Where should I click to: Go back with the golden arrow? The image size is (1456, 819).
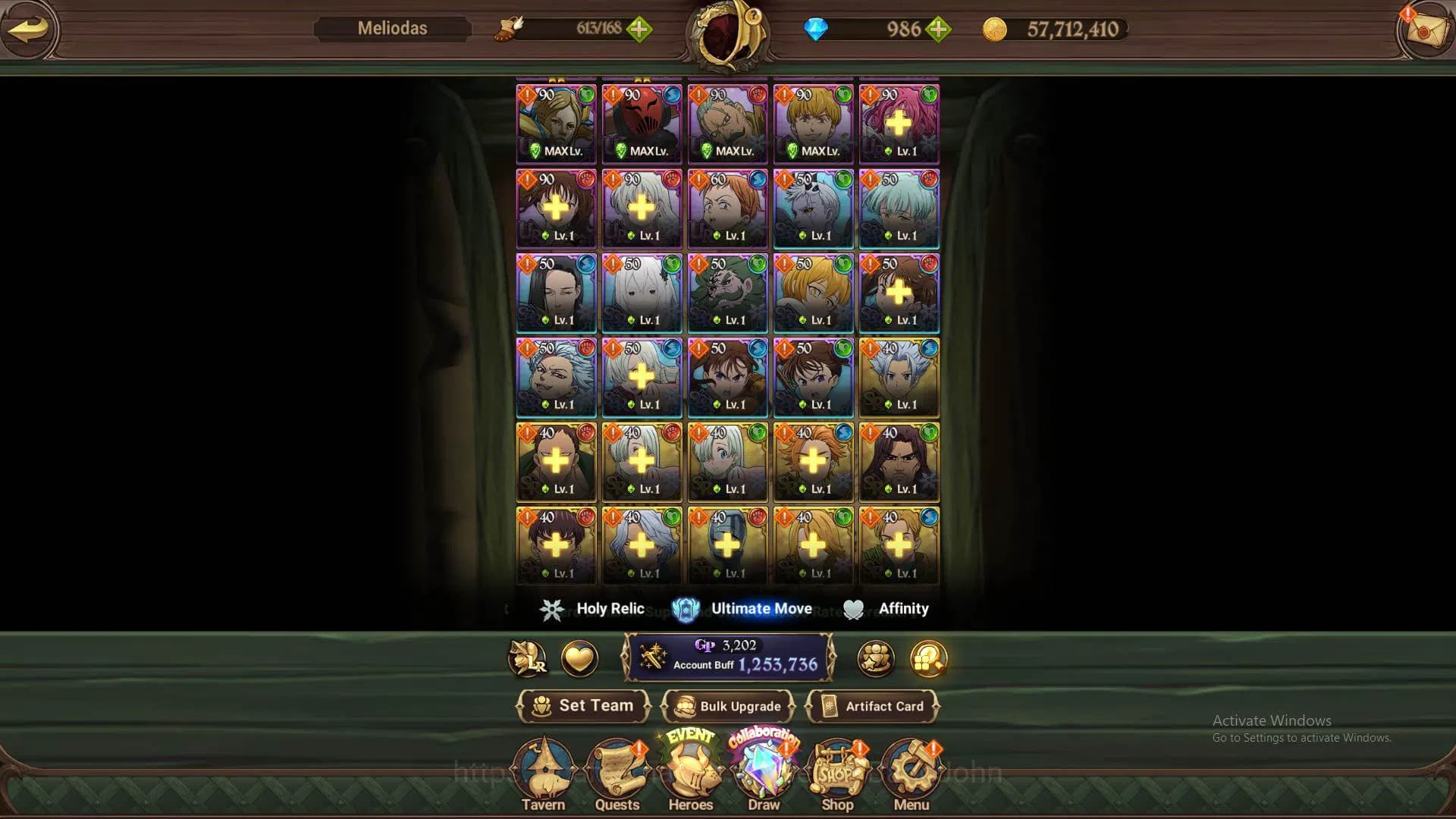(x=29, y=30)
